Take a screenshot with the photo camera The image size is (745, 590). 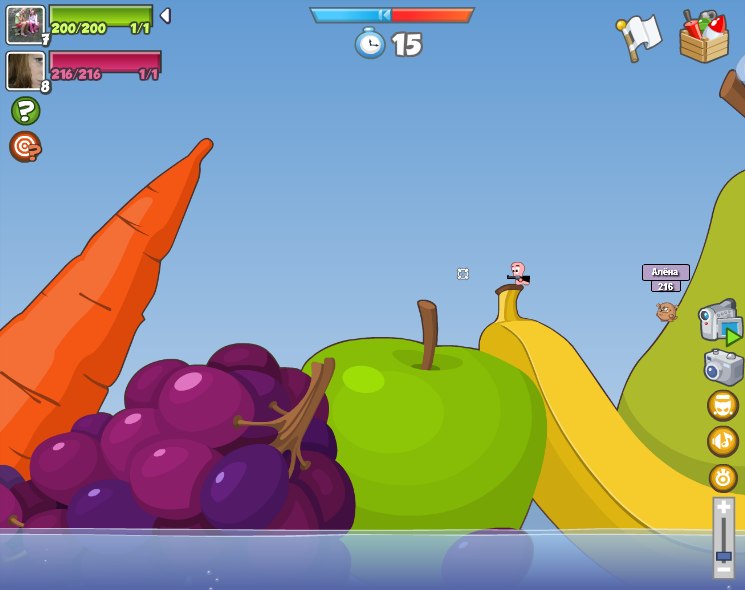click(723, 367)
